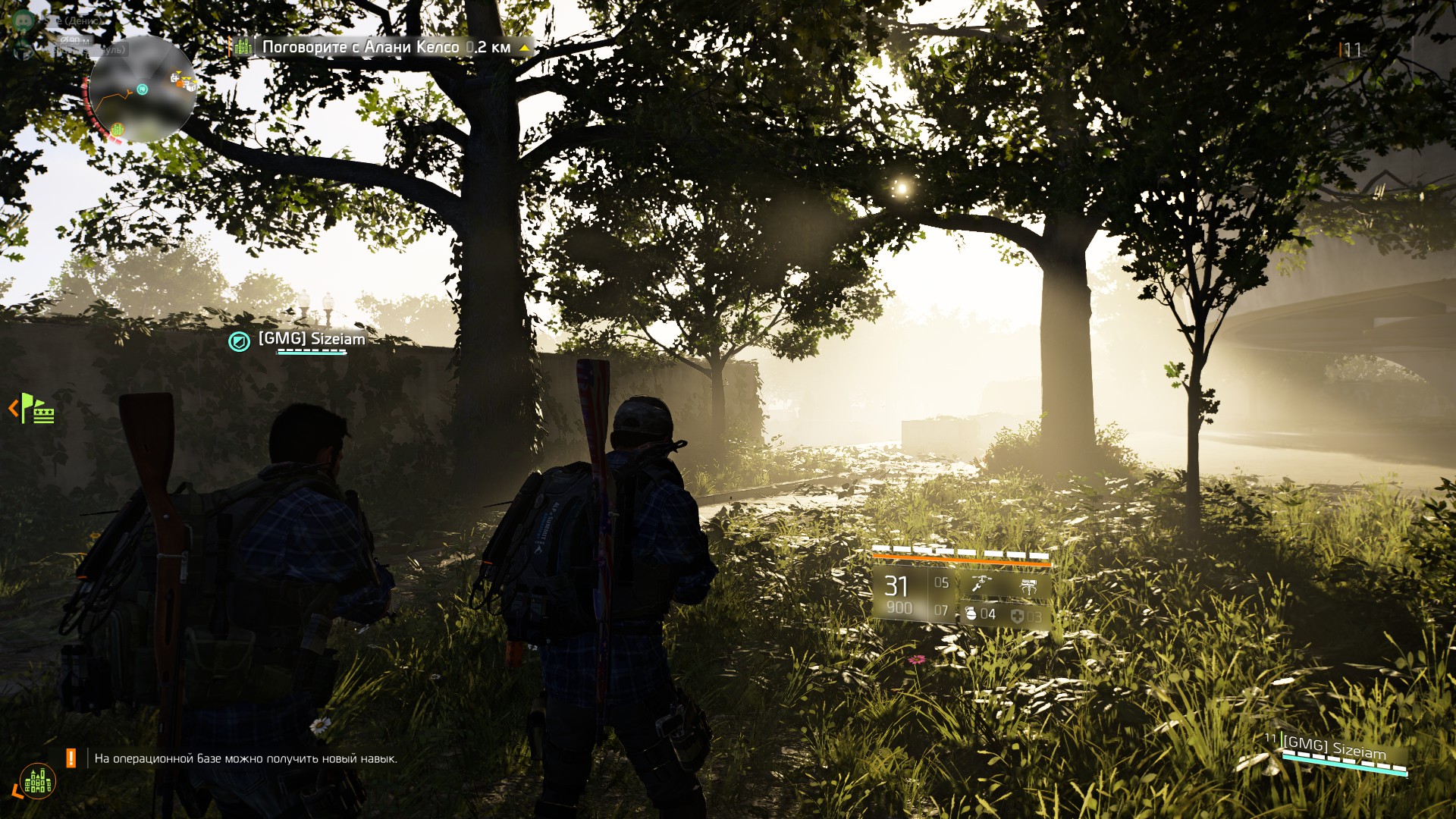Click the teammate [GMG] Sizeiam nameplate
Viewport: 1456px width, 819px height.
(x=311, y=339)
